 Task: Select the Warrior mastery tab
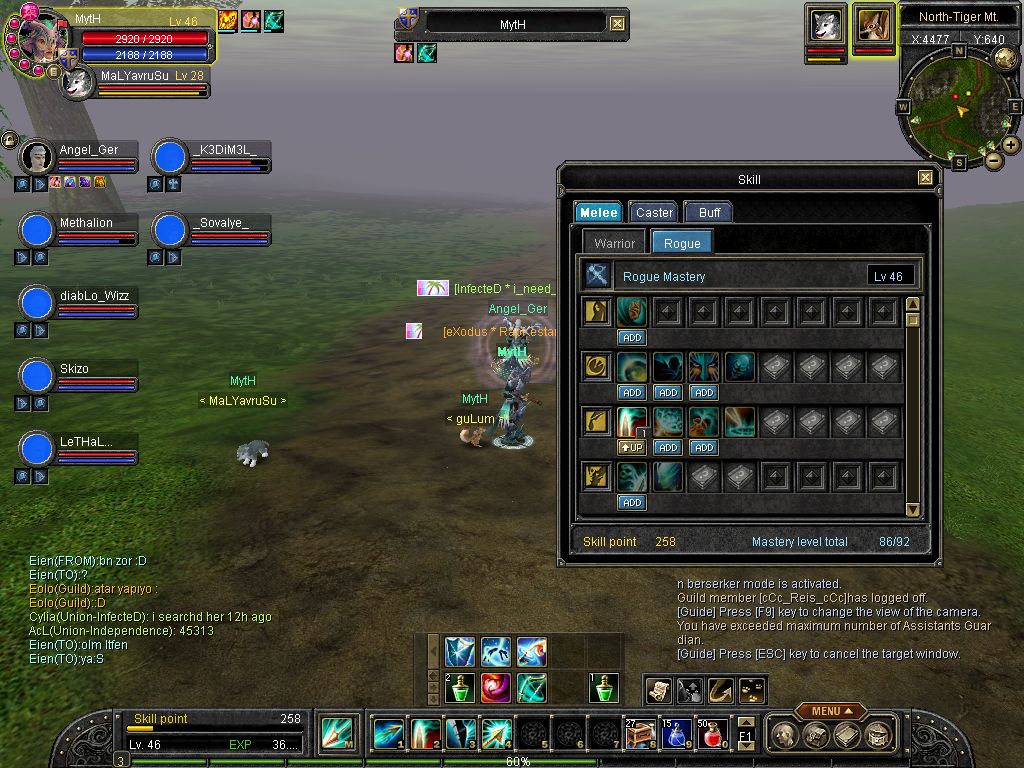pyautogui.click(x=614, y=243)
